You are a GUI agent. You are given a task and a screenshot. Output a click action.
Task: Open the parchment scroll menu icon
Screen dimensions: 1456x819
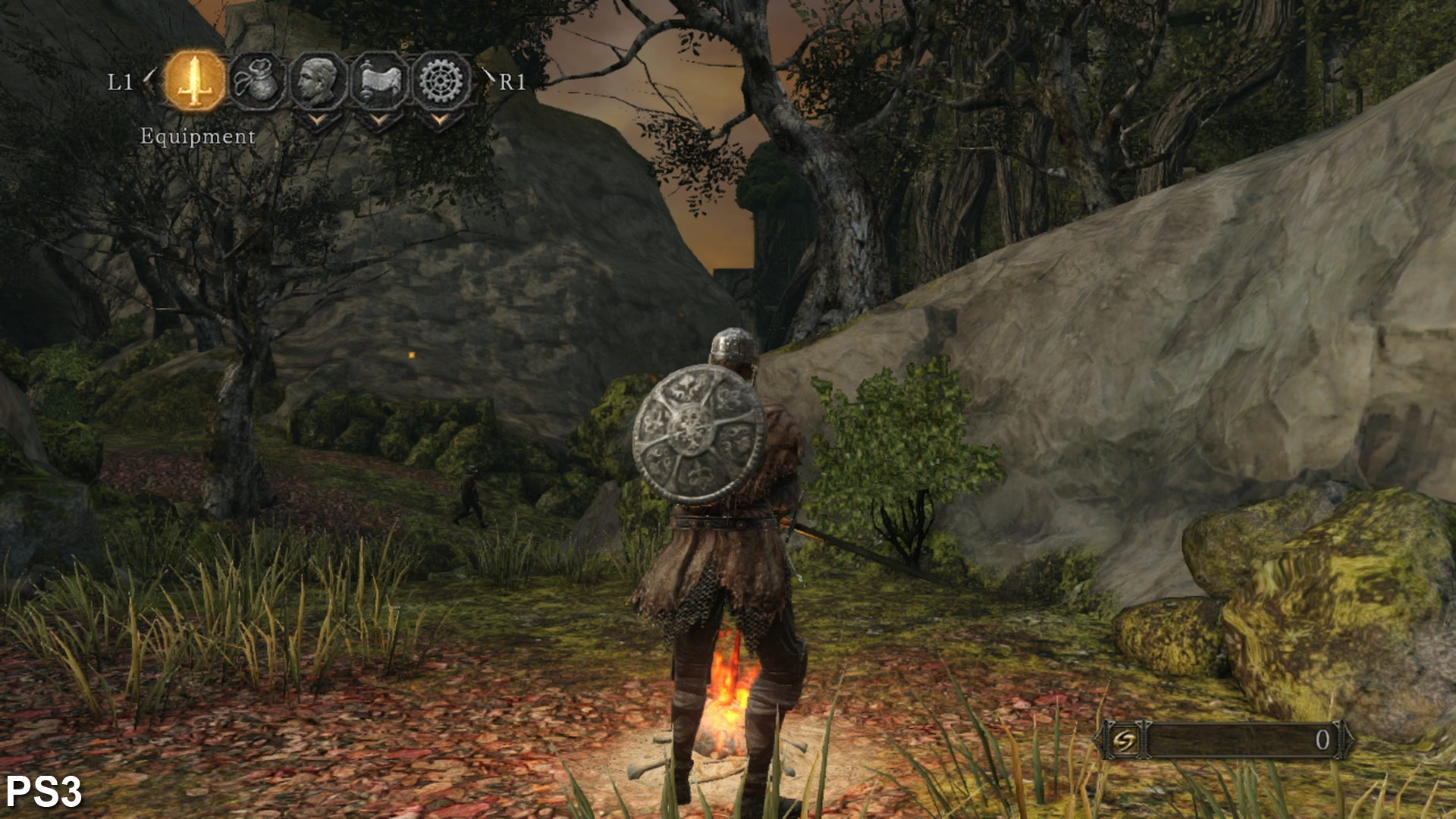click(379, 80)
